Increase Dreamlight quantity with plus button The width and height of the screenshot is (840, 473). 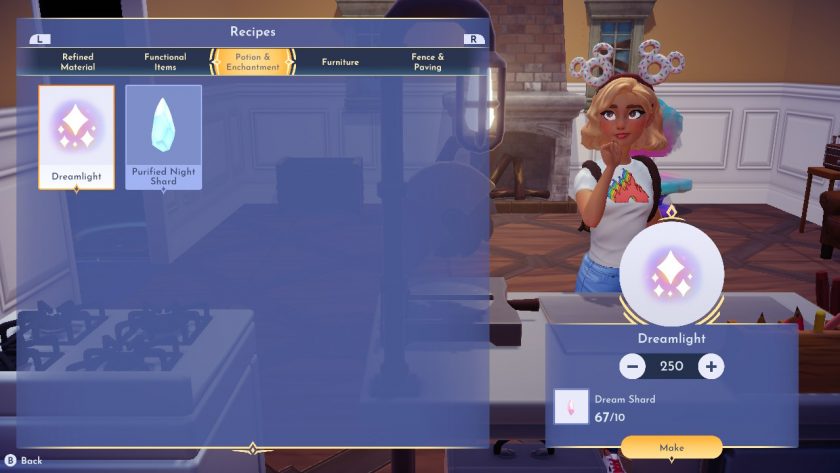click(x=711, y=366)
